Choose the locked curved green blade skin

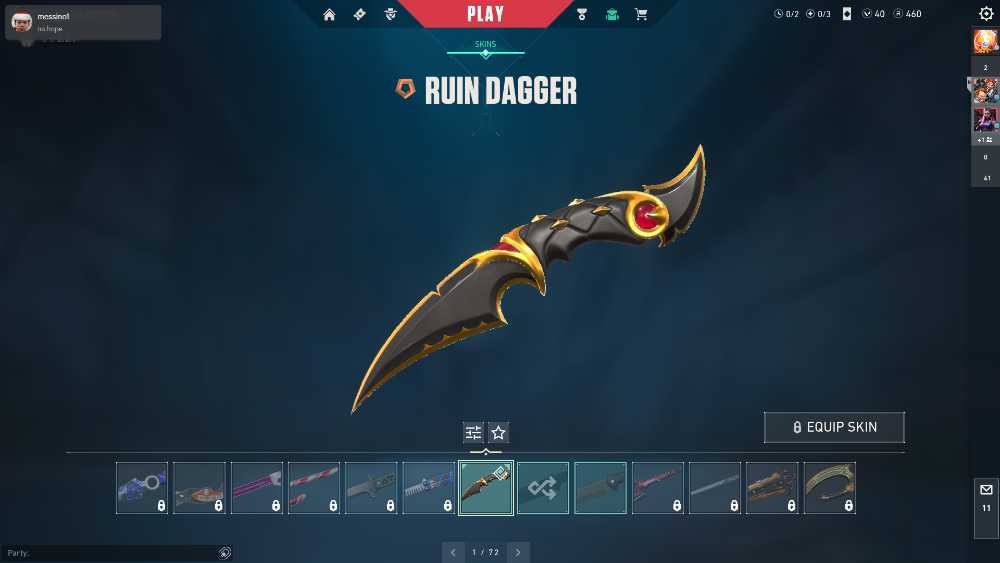[x=830, y=488]
